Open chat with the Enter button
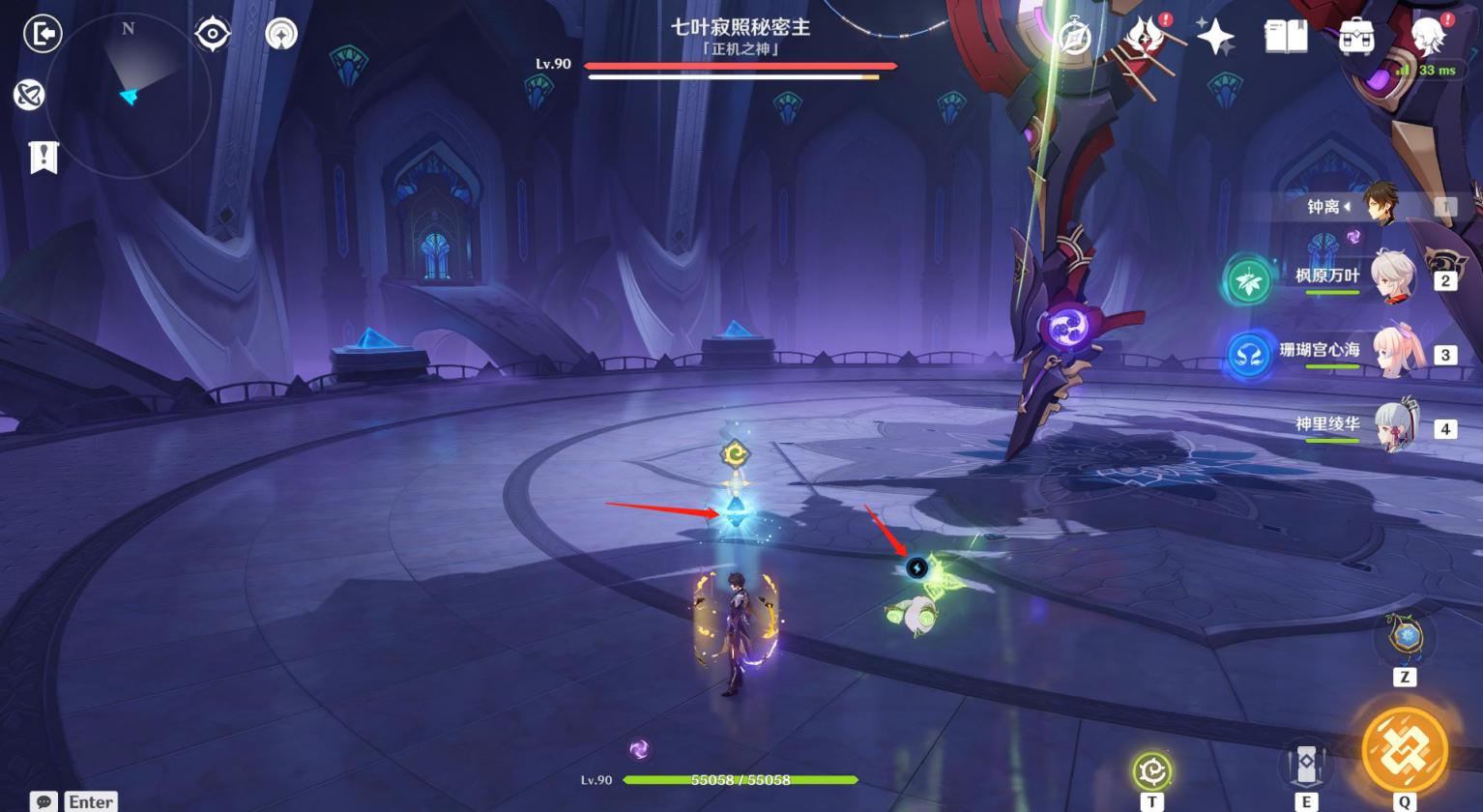The height and width of the screenshot is (812, 1483). (x=75, y=801)
